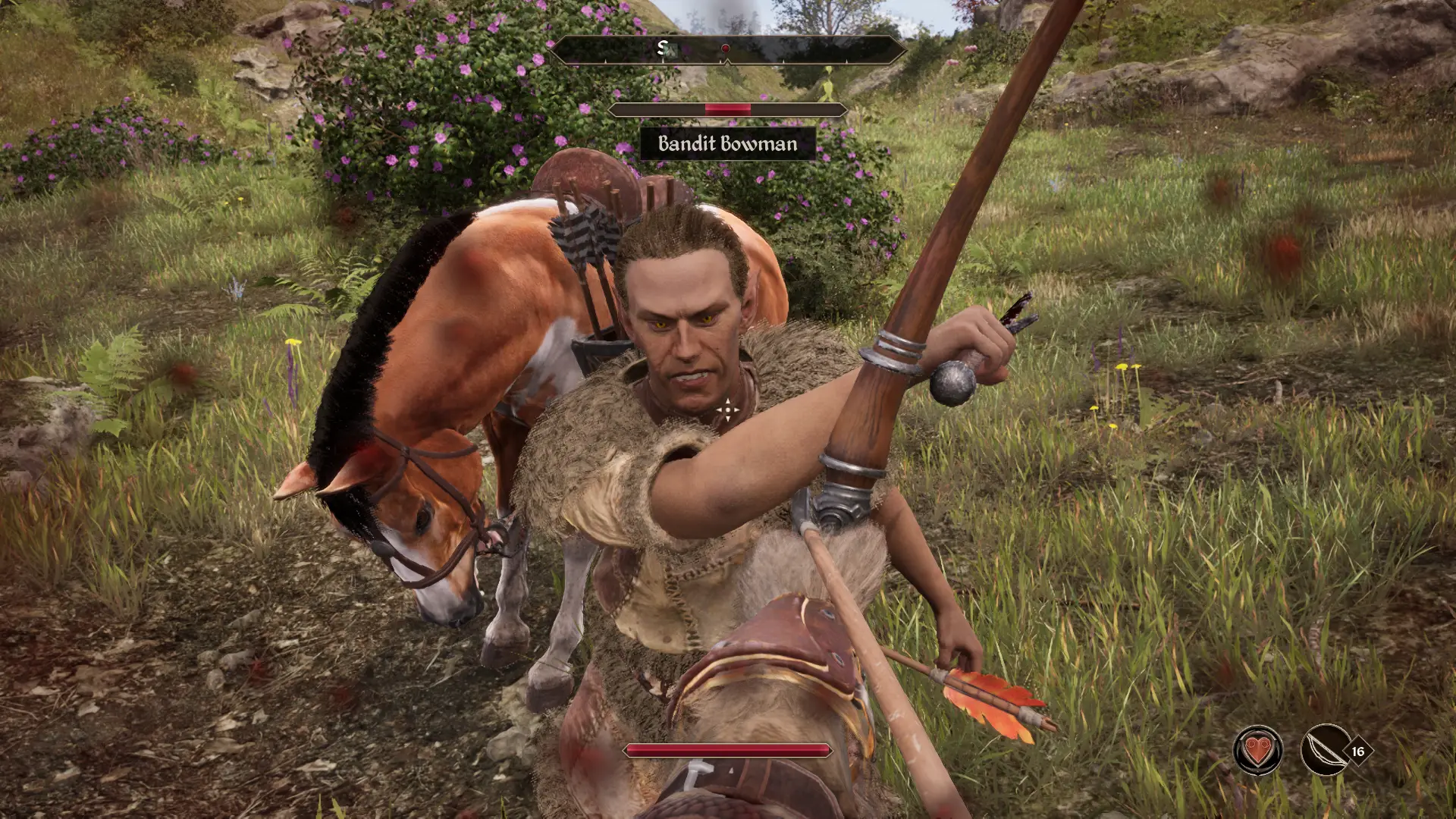Viewport: 1456px width, 819px height.
Task: Click the compass bar
Action: 727,50
